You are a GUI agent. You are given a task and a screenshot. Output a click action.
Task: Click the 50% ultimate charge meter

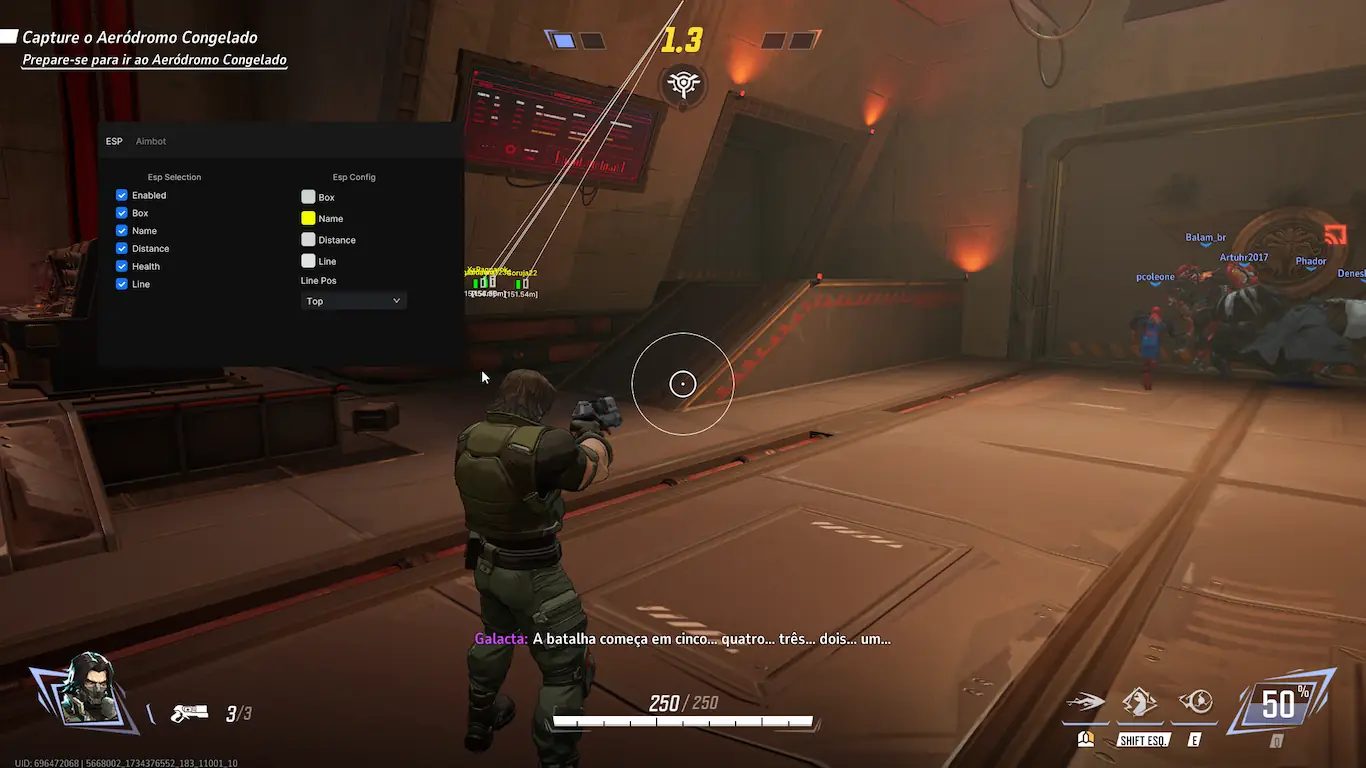1283,703
